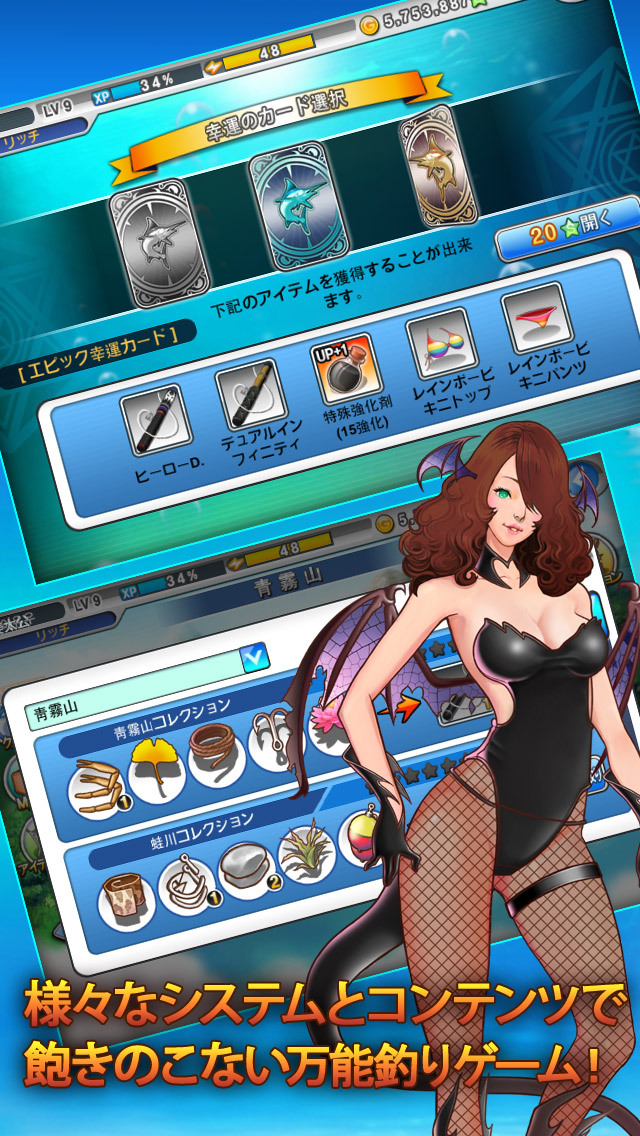Select the Dual Infinity rod item

click(247, 394)
